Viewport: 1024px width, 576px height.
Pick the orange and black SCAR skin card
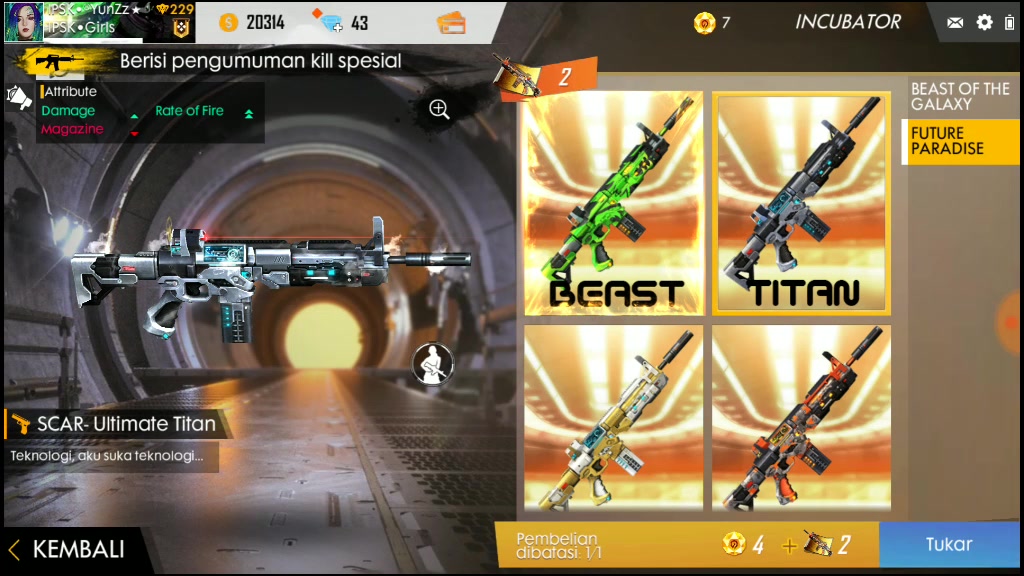pyautogui.click(x=803, y=417)
